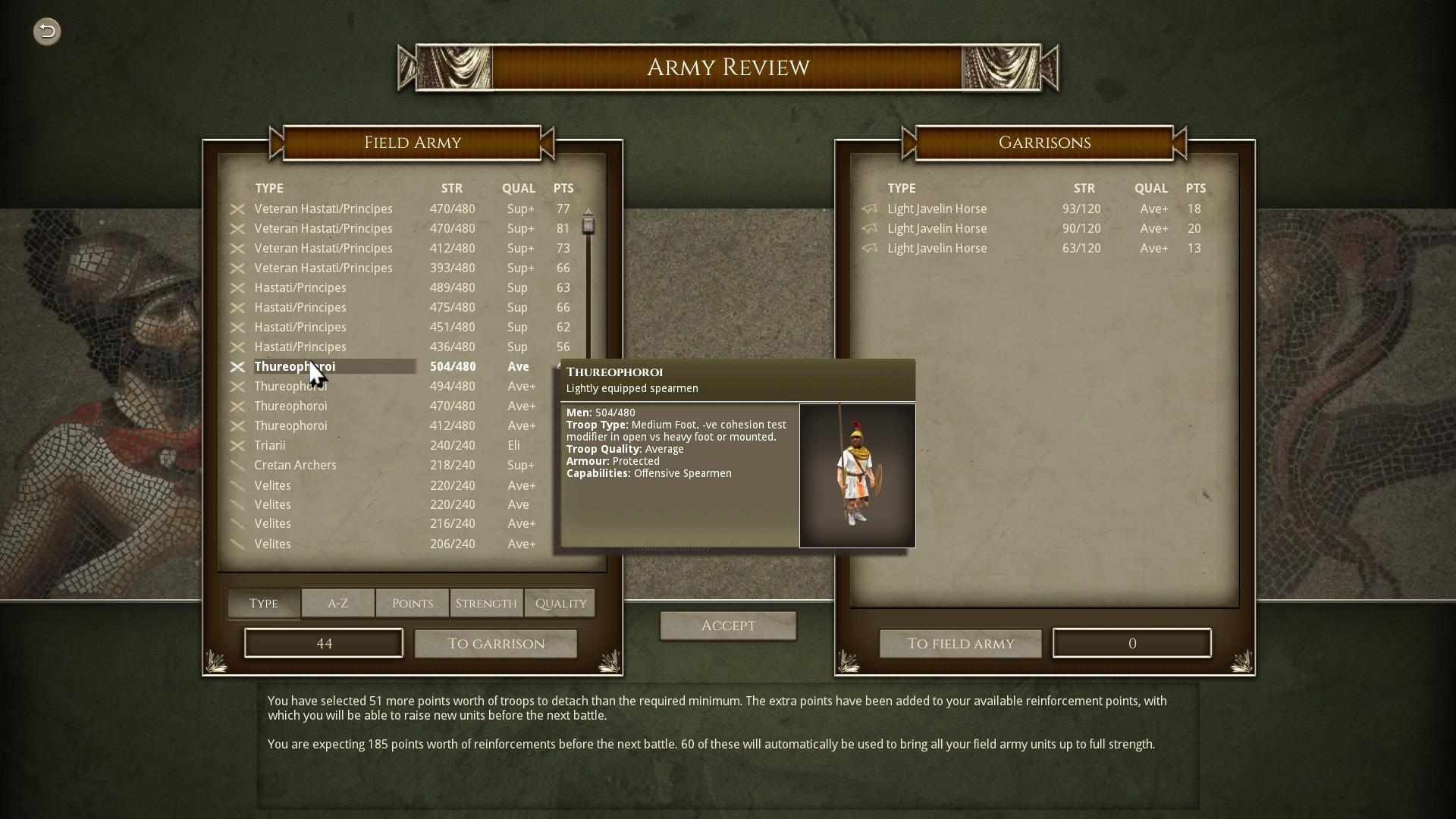Send selected unit to garrison
This screenshot has height=819, width=1456.
(496, 644)
